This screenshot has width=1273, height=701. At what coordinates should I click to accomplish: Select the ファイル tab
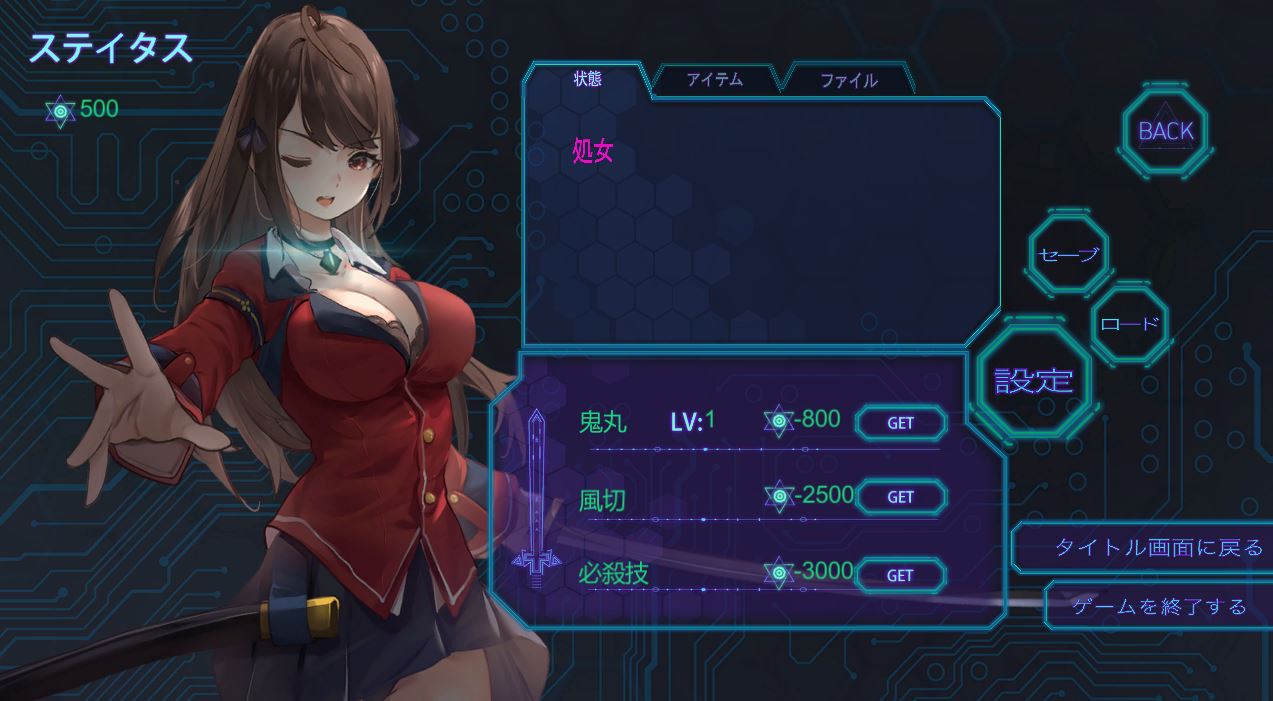tap(848, 81)
